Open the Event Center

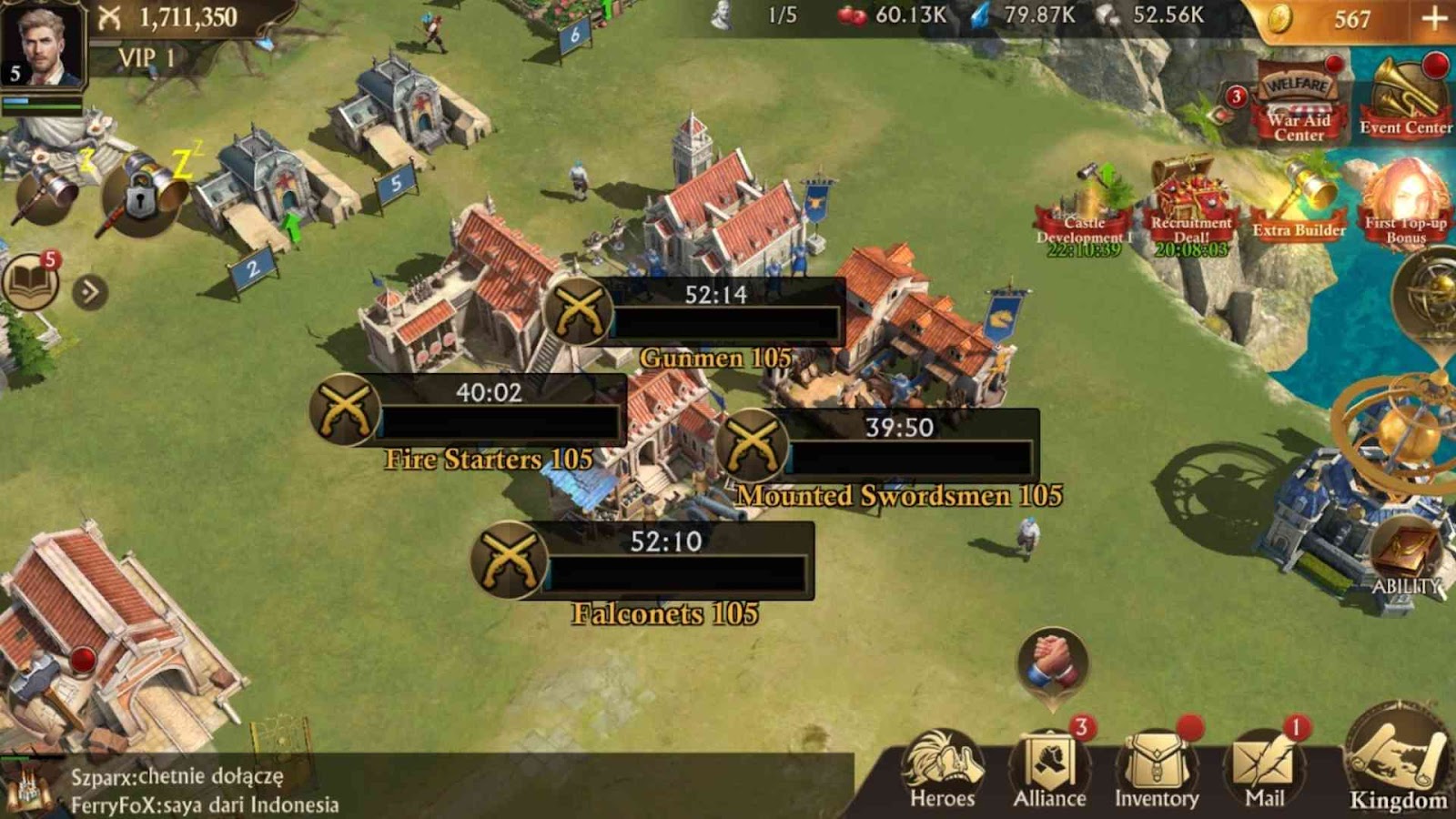(1405, 98)
